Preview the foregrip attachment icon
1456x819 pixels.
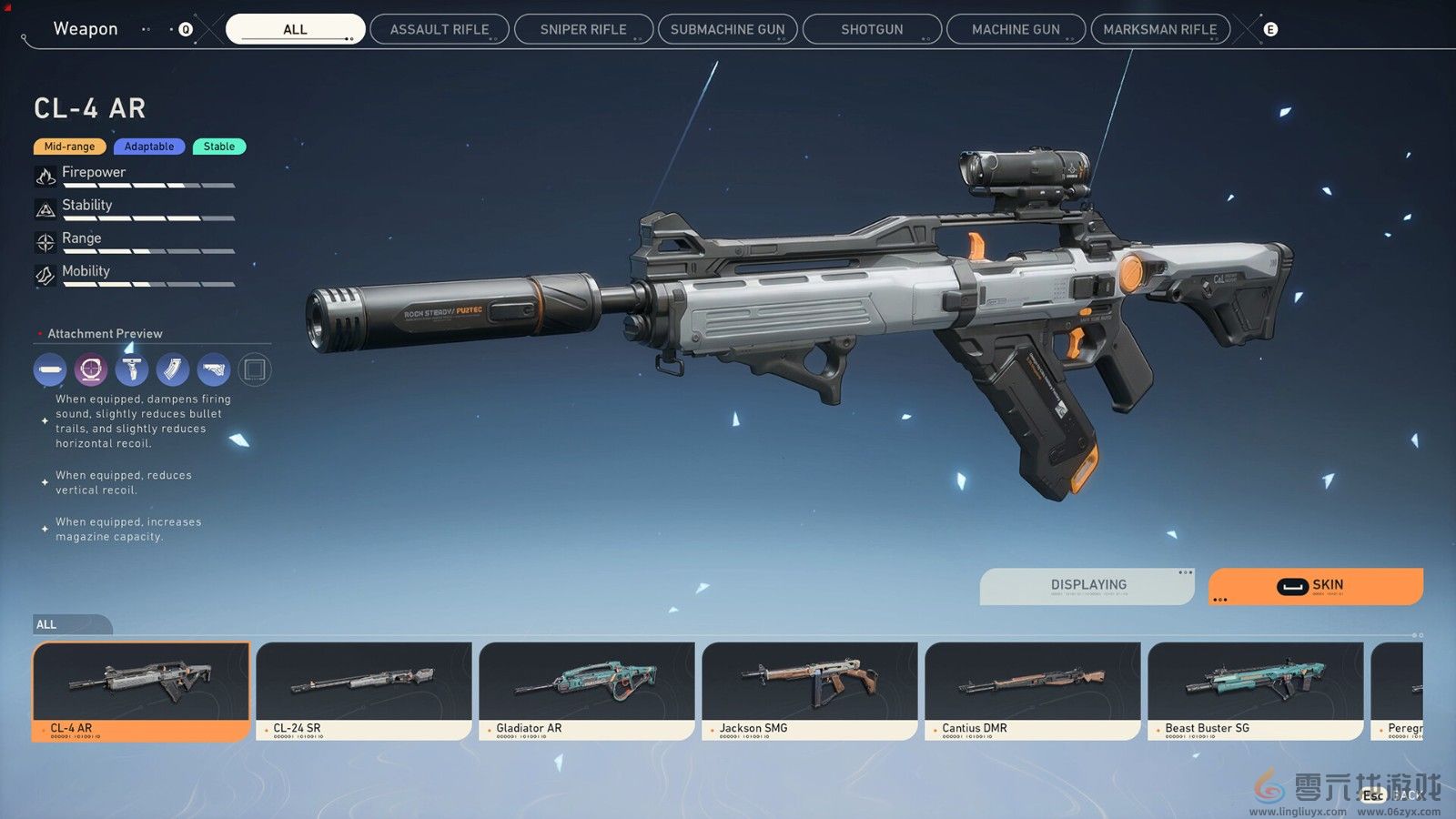pos(132,369)
